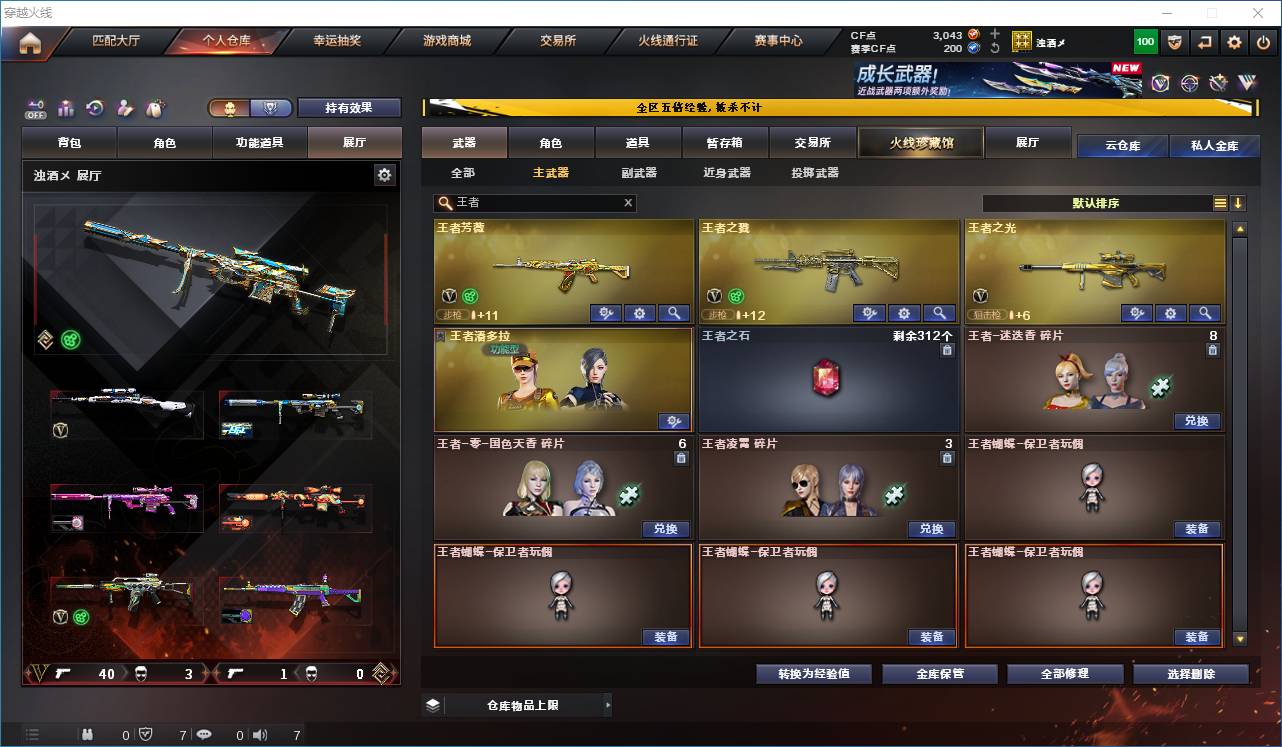Image resolution: width=1282 pixels, height=747 pixels.
Task: Open the gear icon on 王者之光 weapon card
Action: pos(1170,313)
